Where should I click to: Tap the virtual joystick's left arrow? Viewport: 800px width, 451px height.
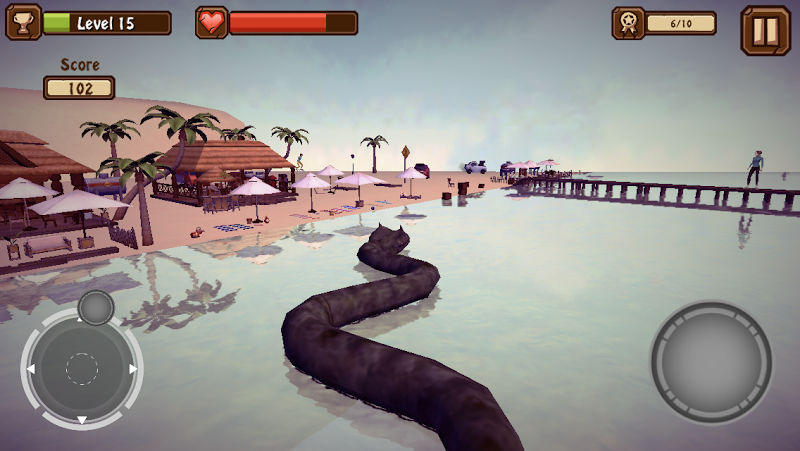(30, 369)
